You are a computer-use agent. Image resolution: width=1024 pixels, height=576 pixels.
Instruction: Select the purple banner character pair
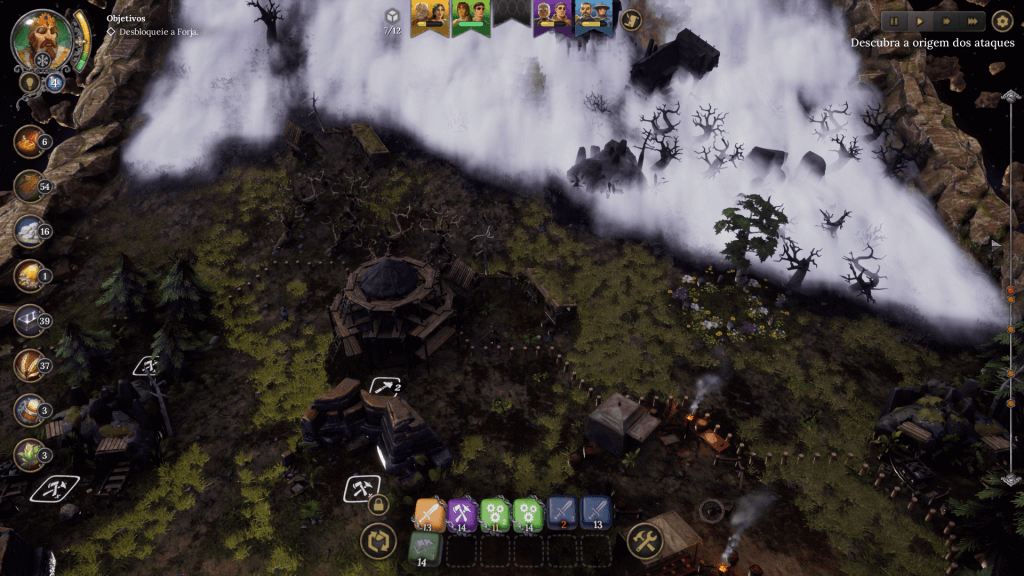tap(552, 16)
